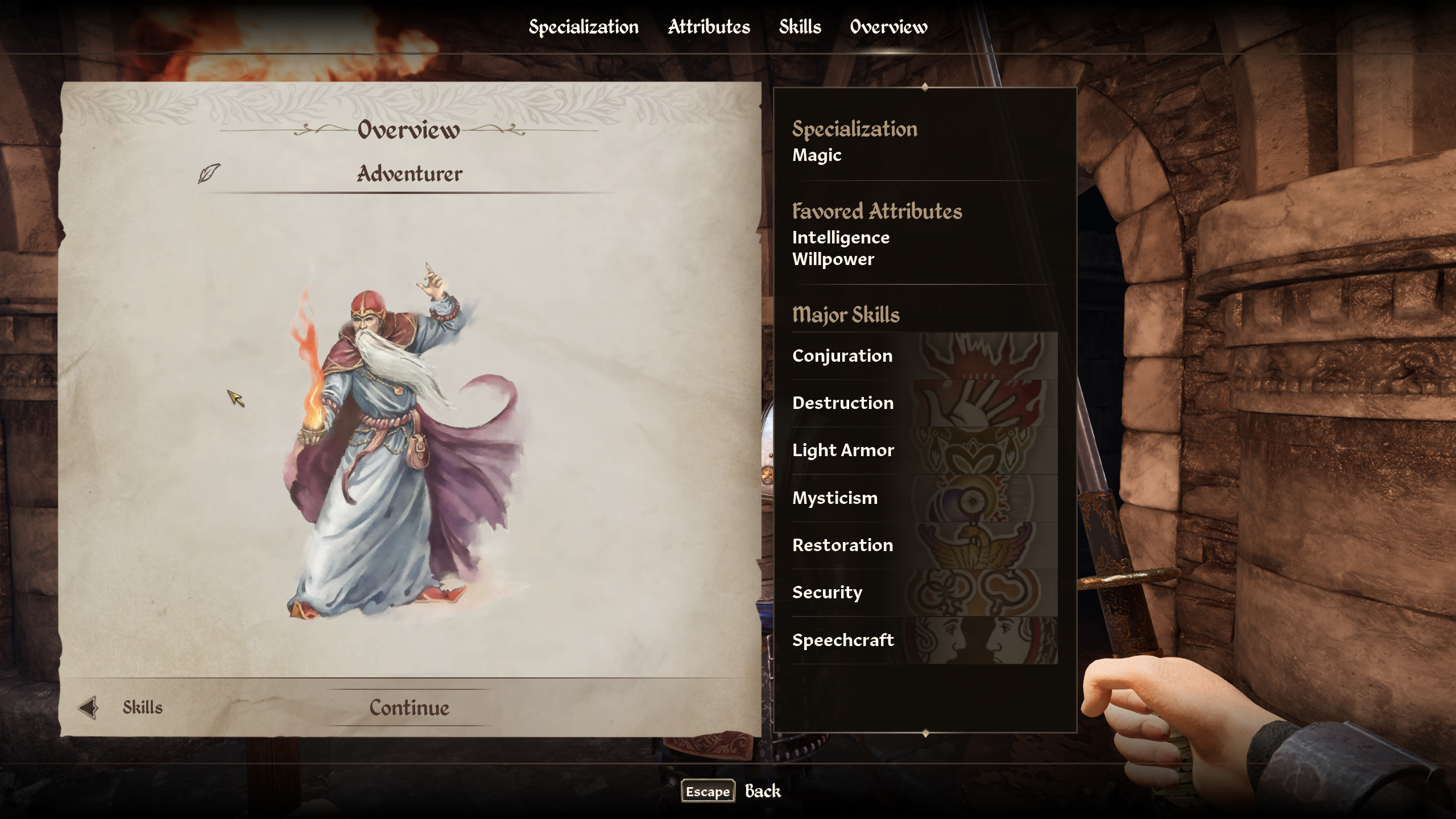Viewport: 1456px width, 819px height.
Task: Select the Mysticism skill entry
Action: [924, 498]
